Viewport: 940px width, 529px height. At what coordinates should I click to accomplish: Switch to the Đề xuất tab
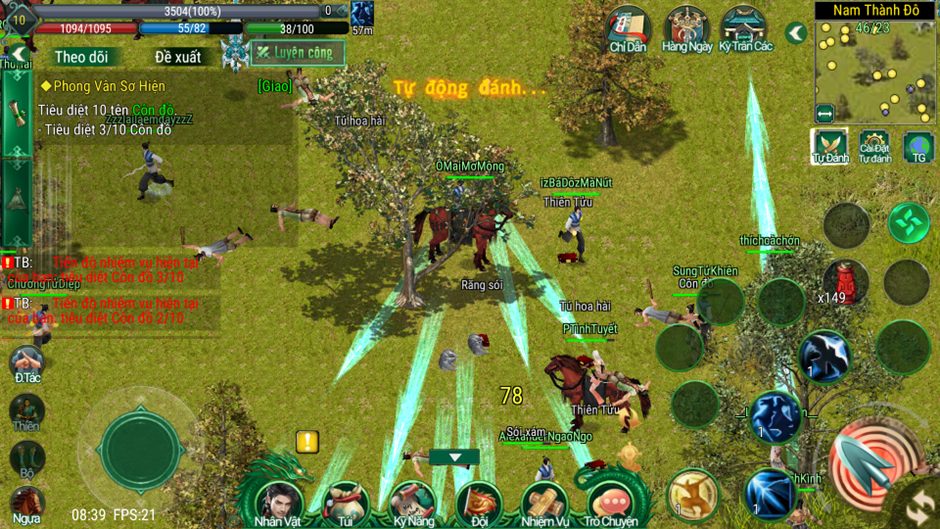pos(177,57)
